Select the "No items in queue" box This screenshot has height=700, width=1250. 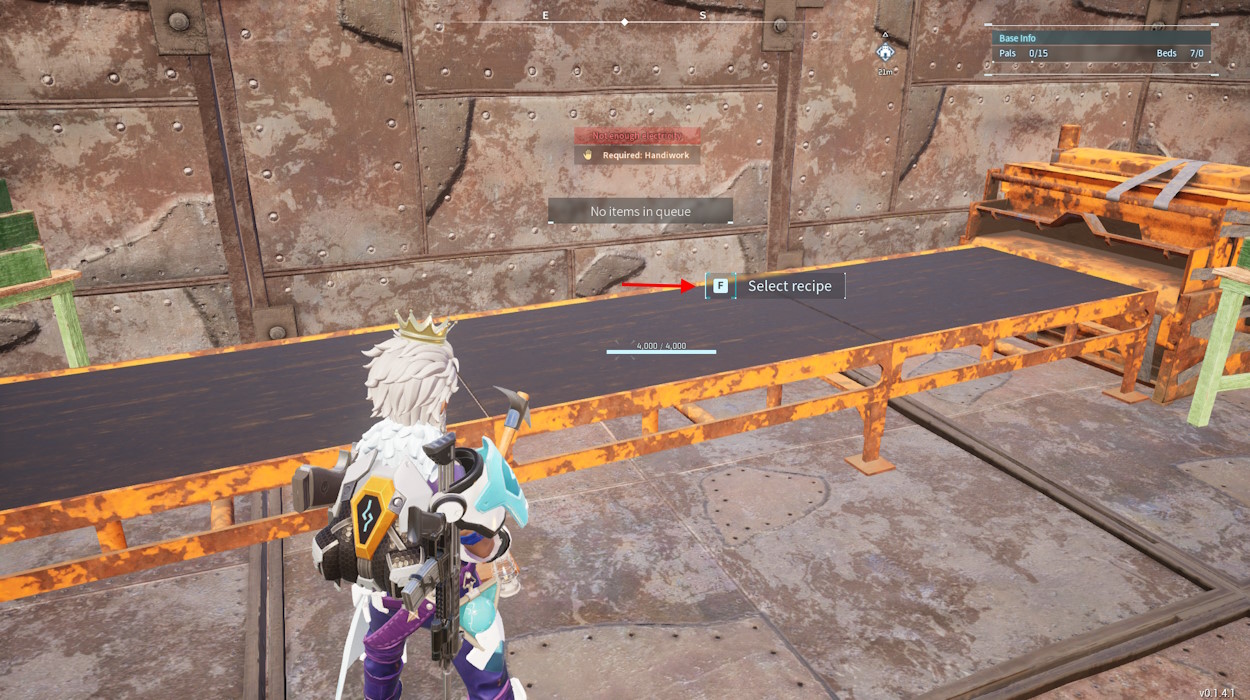tap(640, 211)
